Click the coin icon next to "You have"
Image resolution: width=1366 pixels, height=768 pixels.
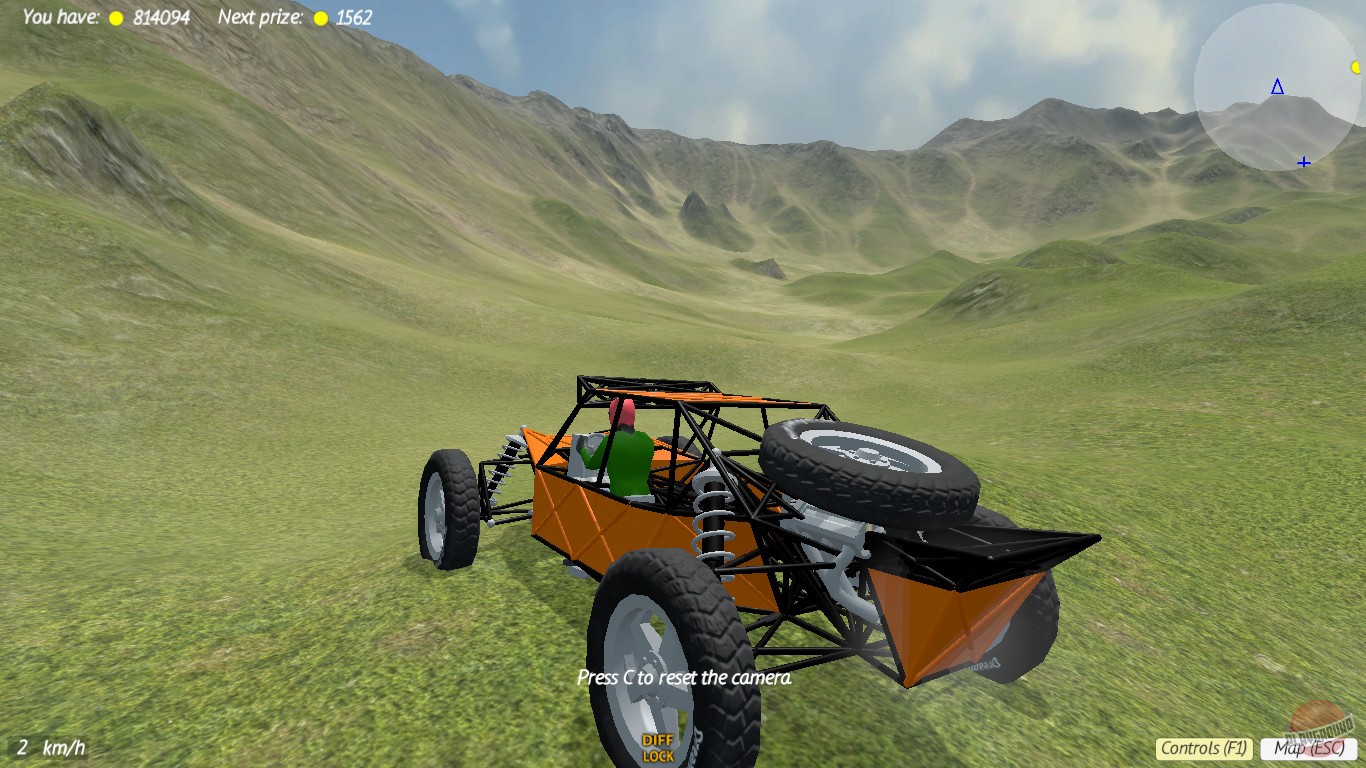(x=115, y=17)
